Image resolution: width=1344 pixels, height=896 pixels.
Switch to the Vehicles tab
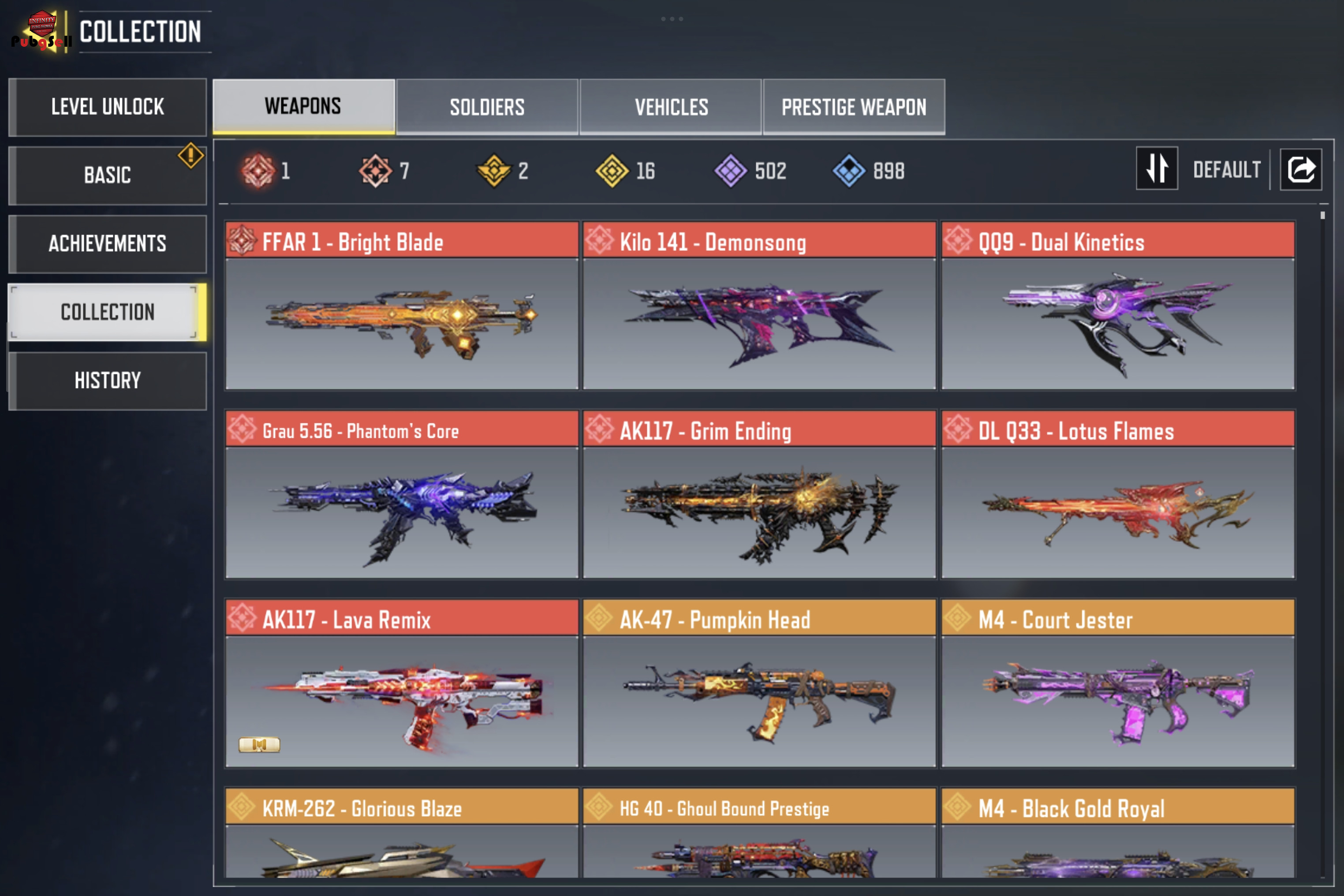[x=671, y=107]
